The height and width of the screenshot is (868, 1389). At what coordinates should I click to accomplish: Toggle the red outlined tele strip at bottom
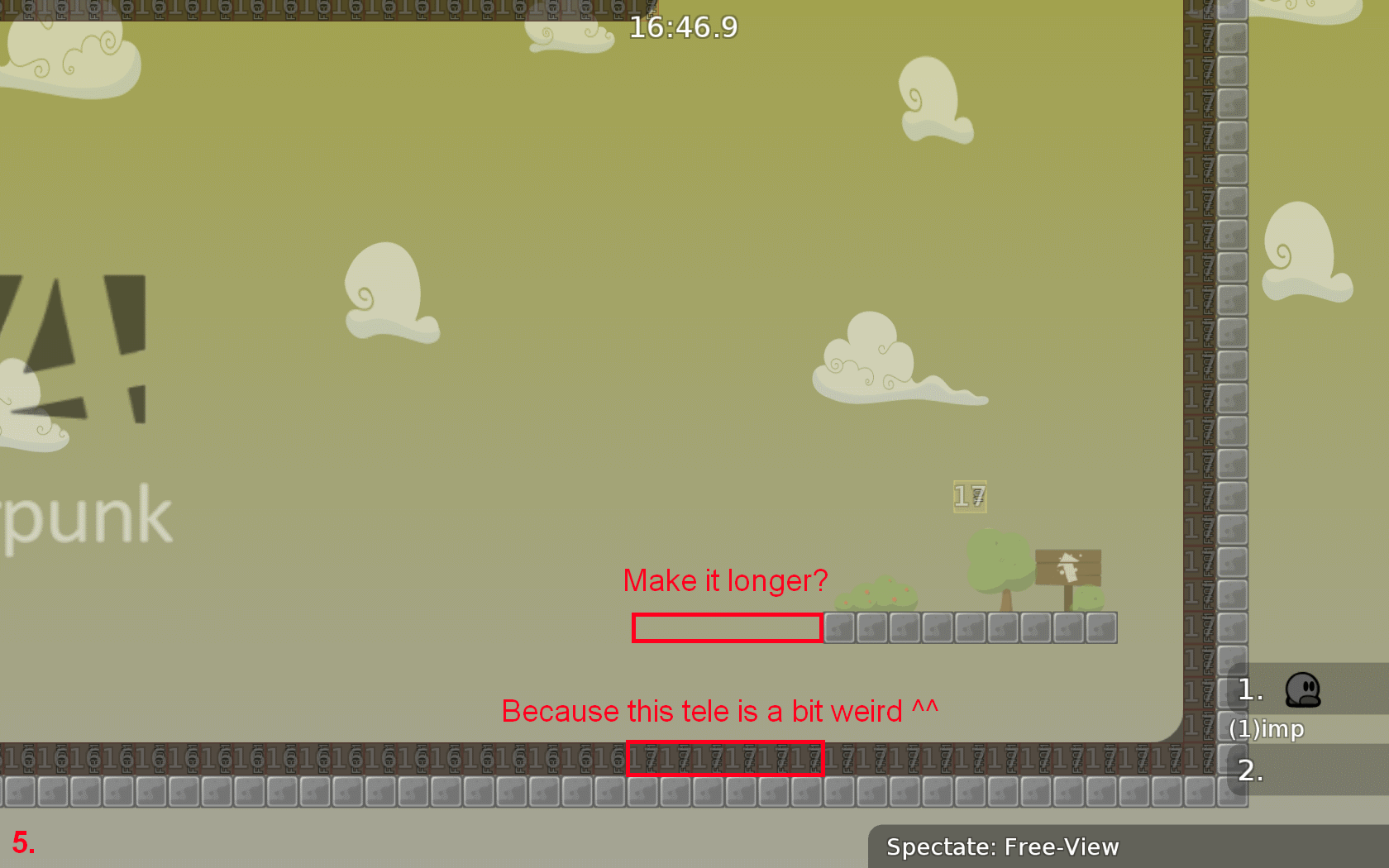(x=726, y=757)
